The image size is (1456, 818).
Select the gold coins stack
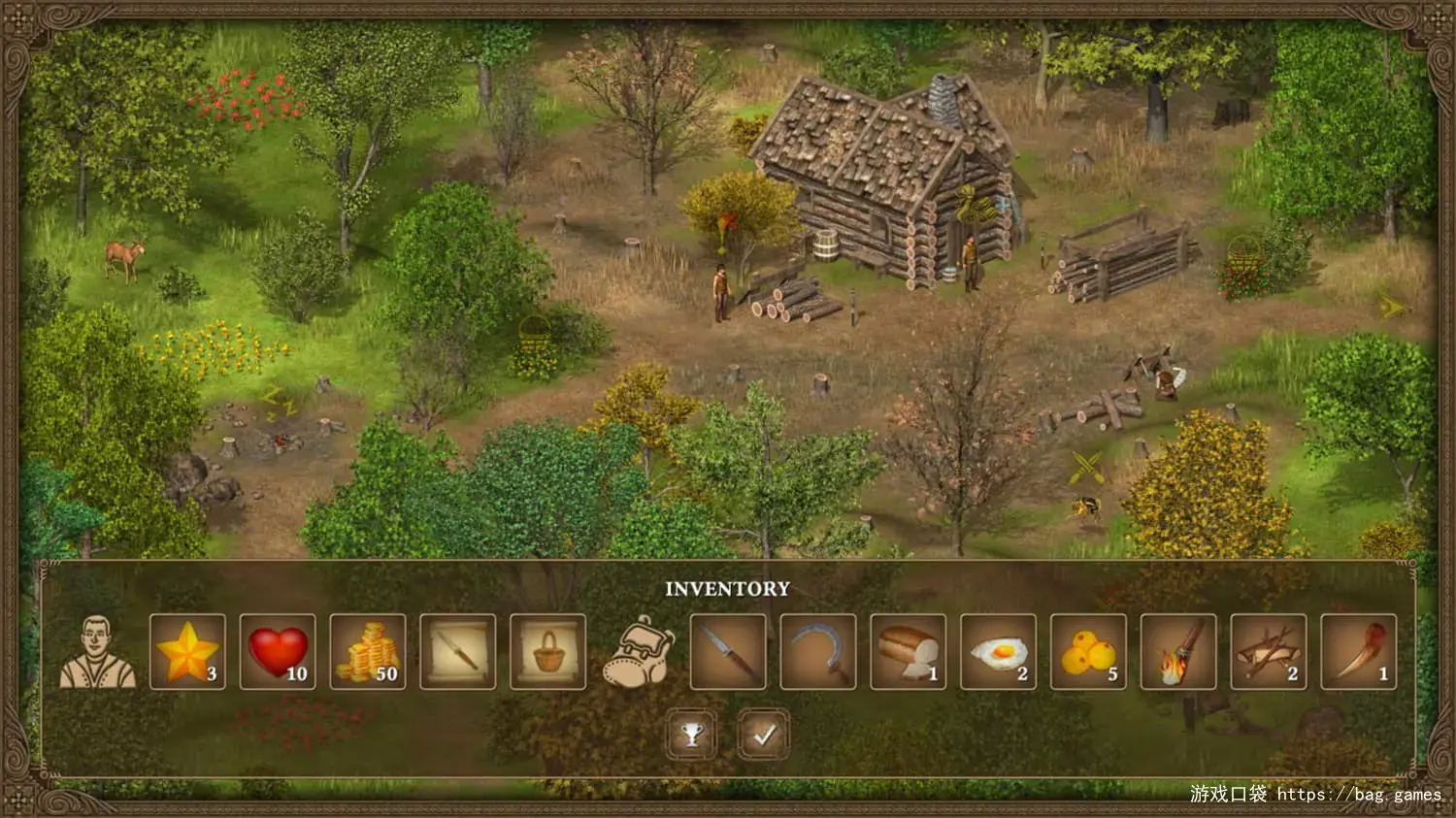tap(368, 652)
